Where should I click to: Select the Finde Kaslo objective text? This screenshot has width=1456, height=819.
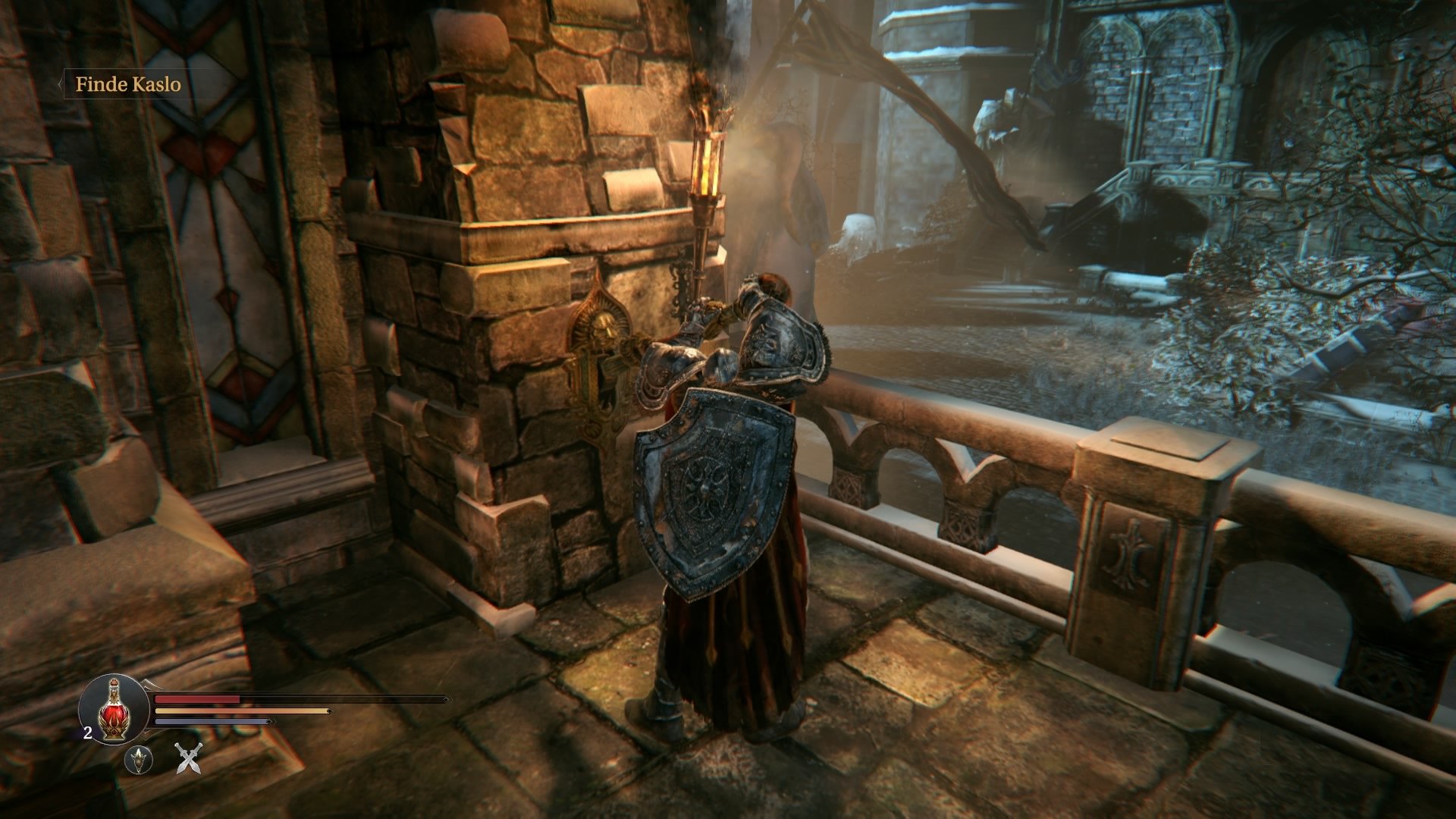click(129, 86)
